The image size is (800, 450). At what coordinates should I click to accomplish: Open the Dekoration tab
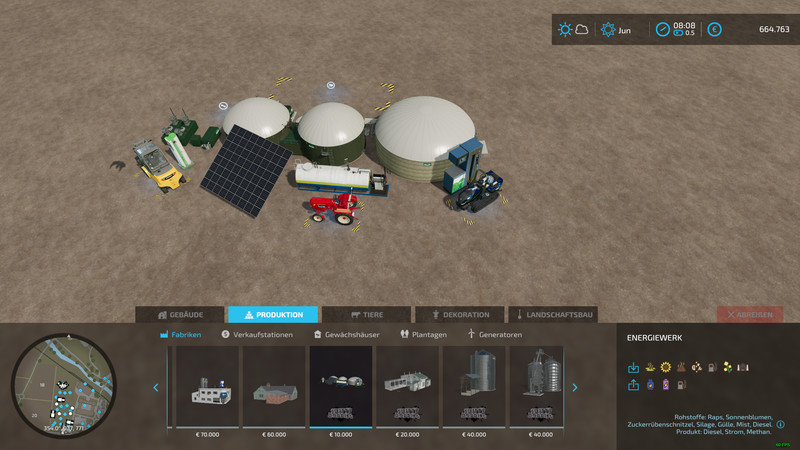point(459,314)
